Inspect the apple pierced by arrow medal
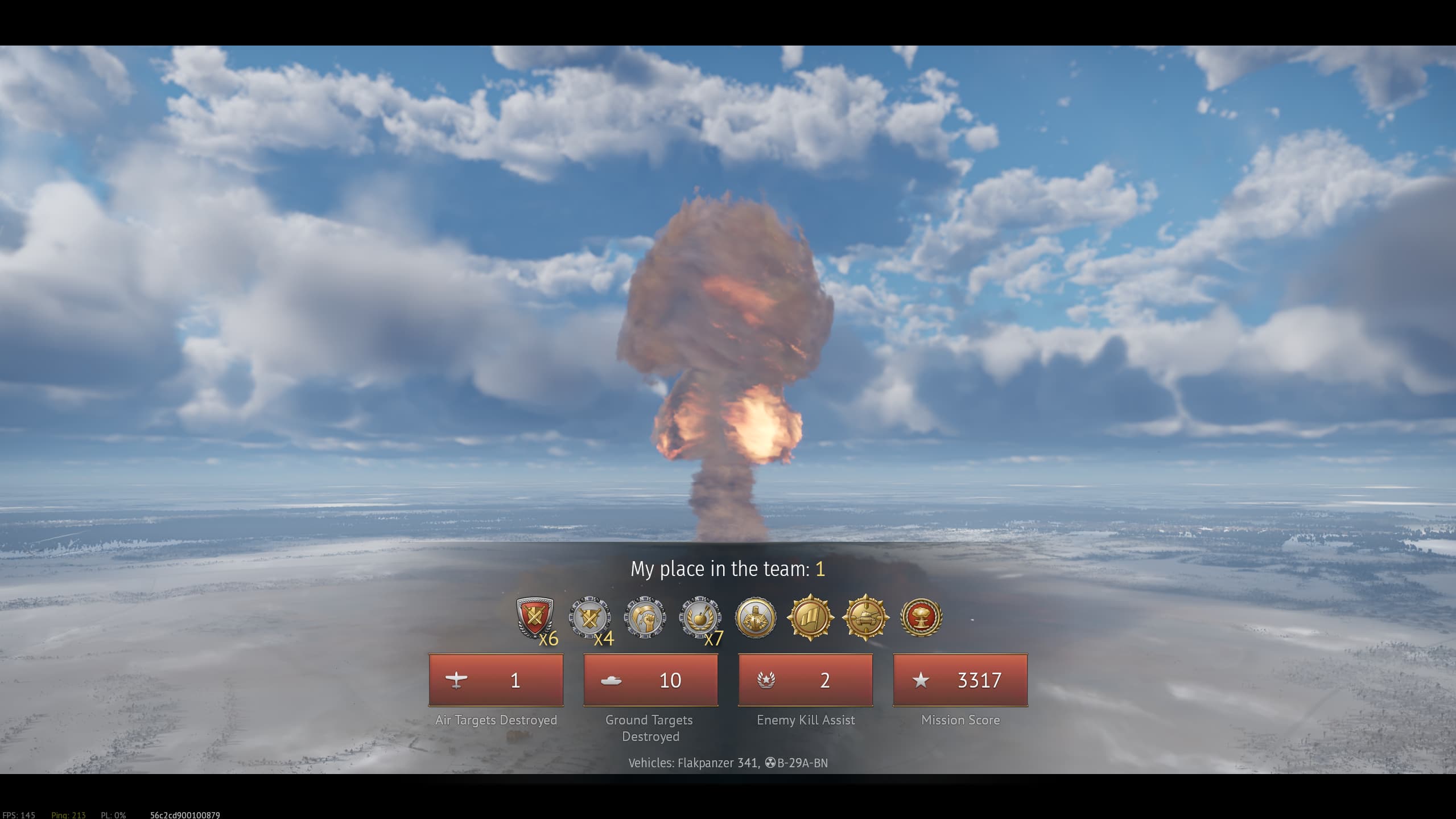Viewport: 1456px width, 819px height. 700,618
